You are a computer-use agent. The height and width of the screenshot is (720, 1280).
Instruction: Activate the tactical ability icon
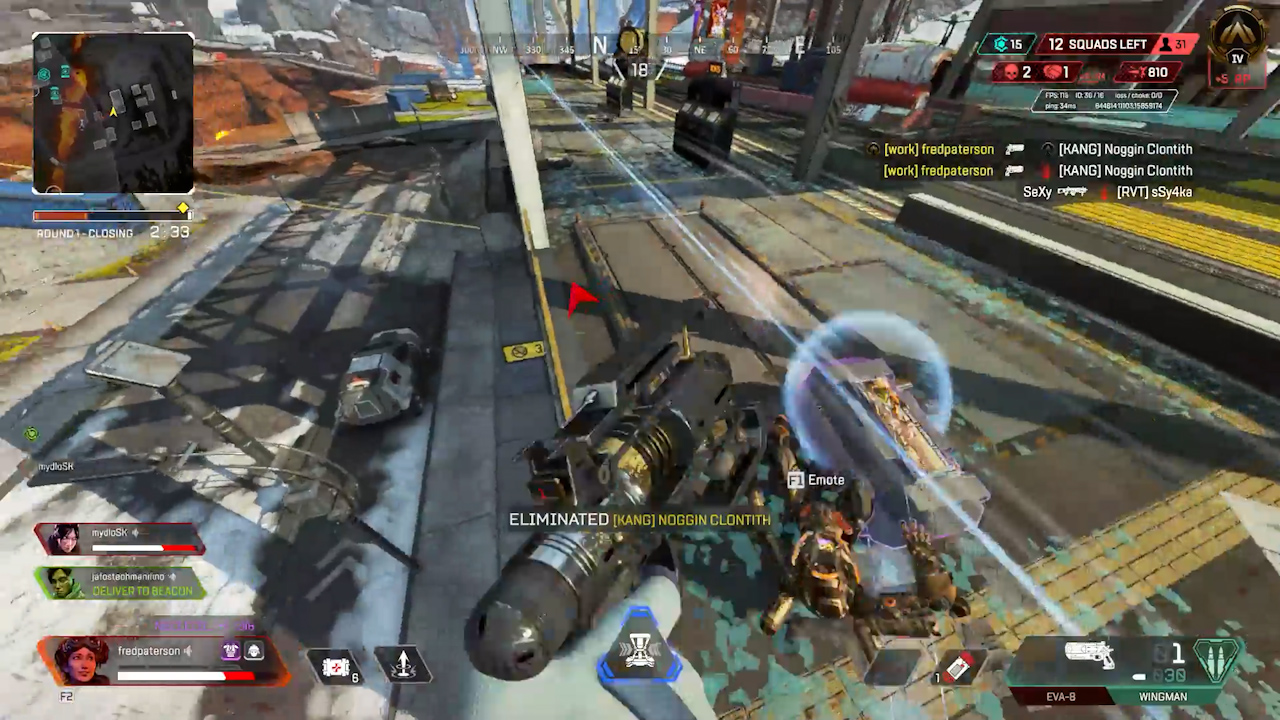pyautogui.click(x=402, y=664)
